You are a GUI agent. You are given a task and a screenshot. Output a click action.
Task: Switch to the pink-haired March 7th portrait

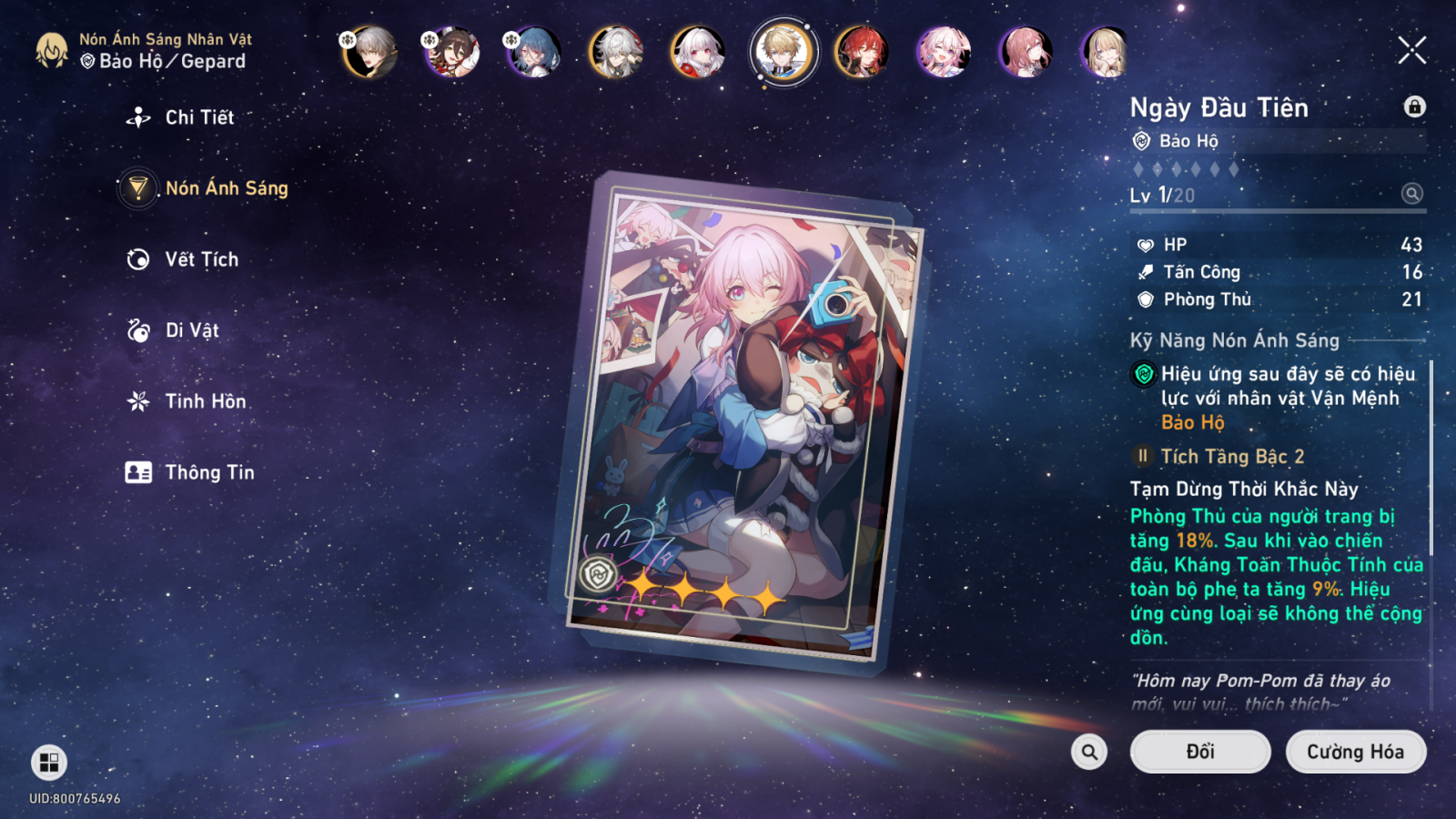pyautogui.click(x=943, y=52)
